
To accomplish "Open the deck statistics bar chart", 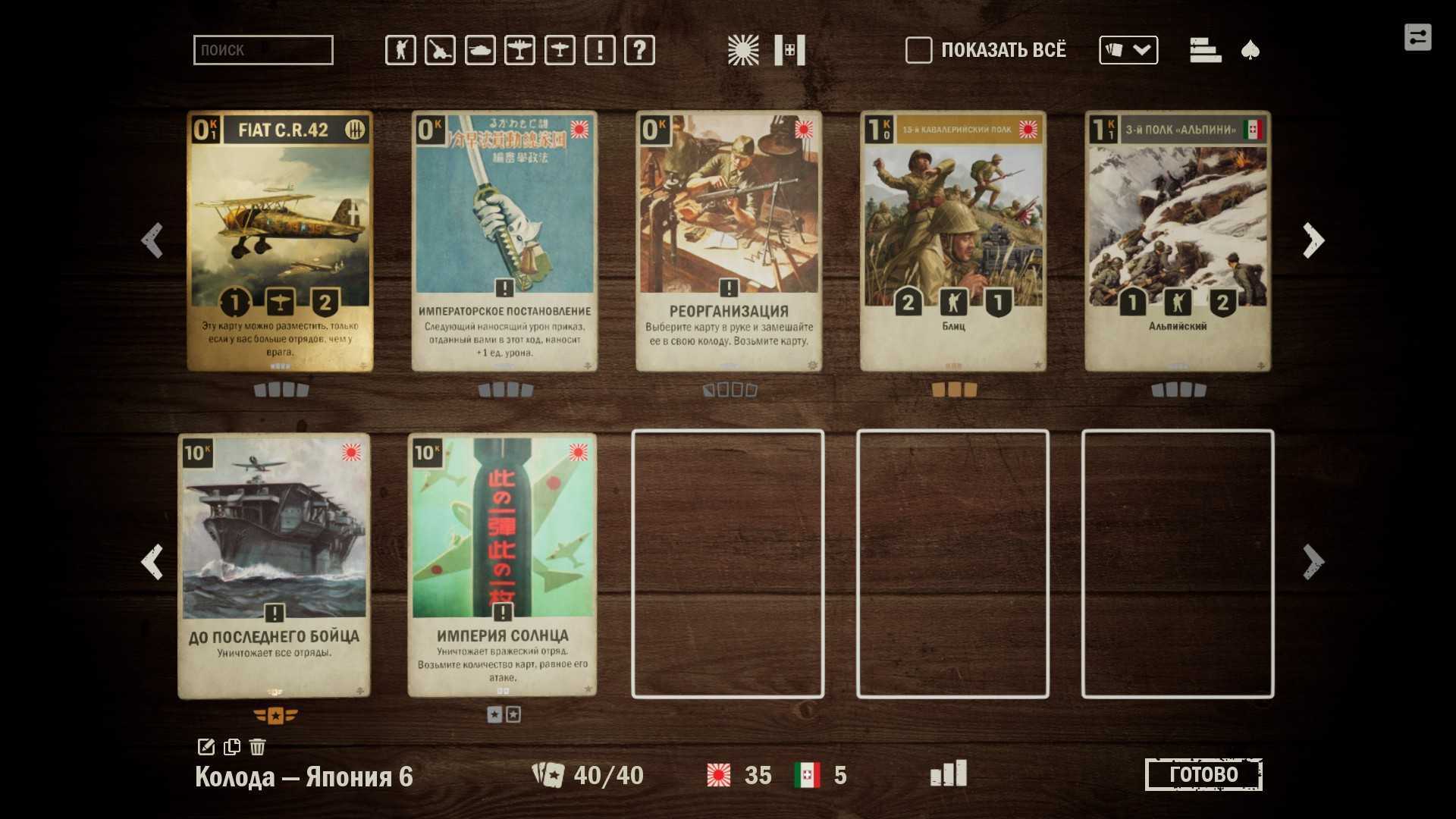I will coord(949,773).
